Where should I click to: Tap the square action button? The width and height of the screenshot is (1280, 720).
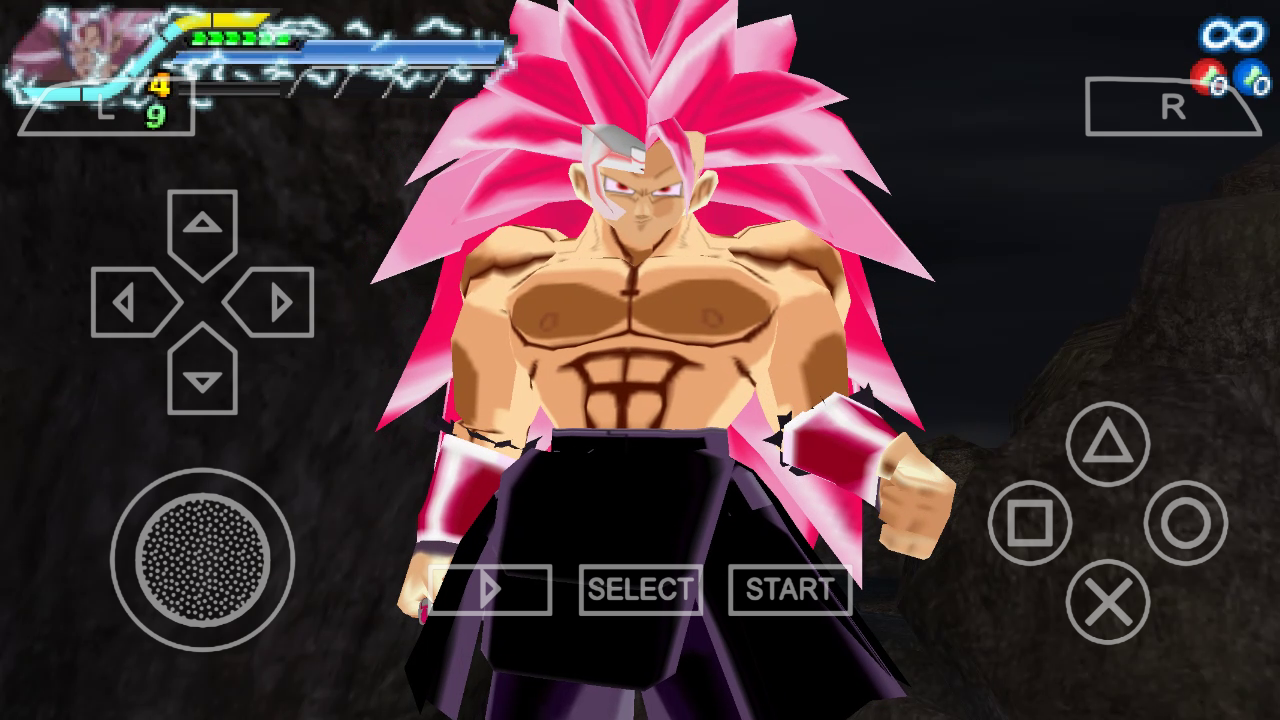(x=1029, y=523)
